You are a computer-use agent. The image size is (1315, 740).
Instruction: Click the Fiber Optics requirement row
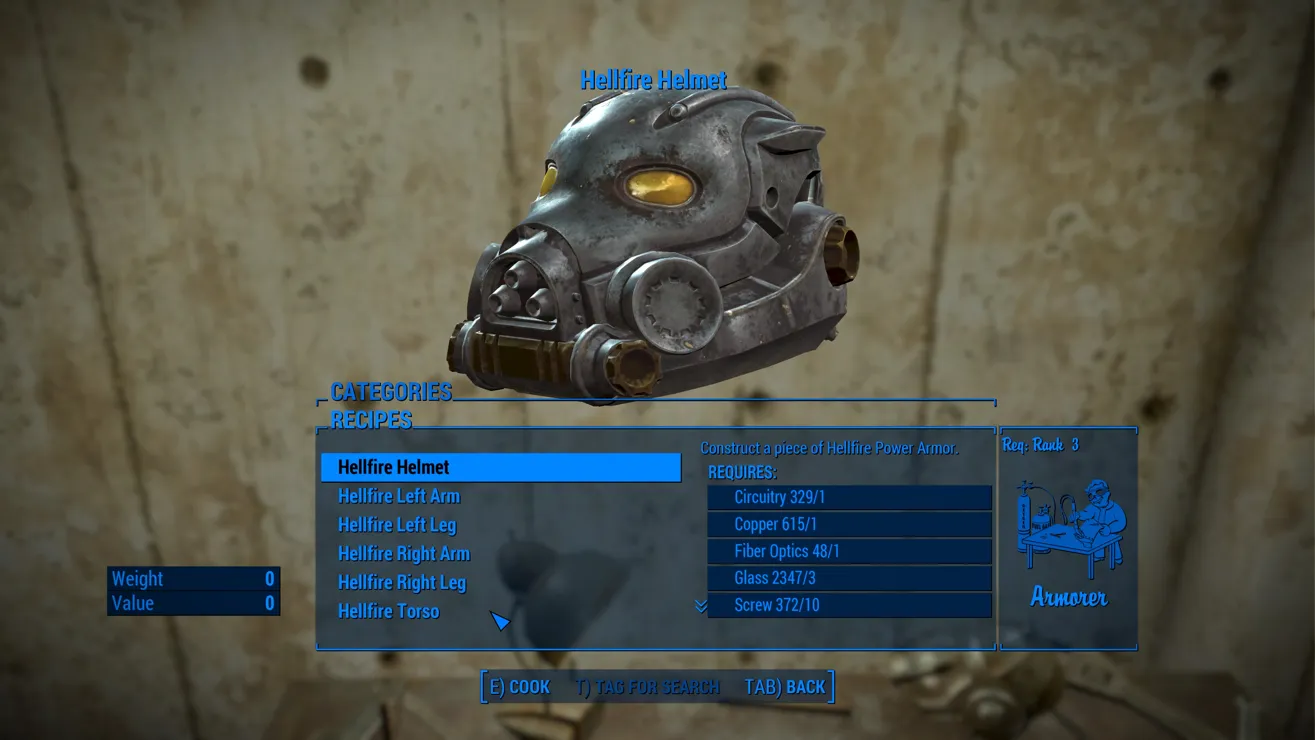click(849, 551)
